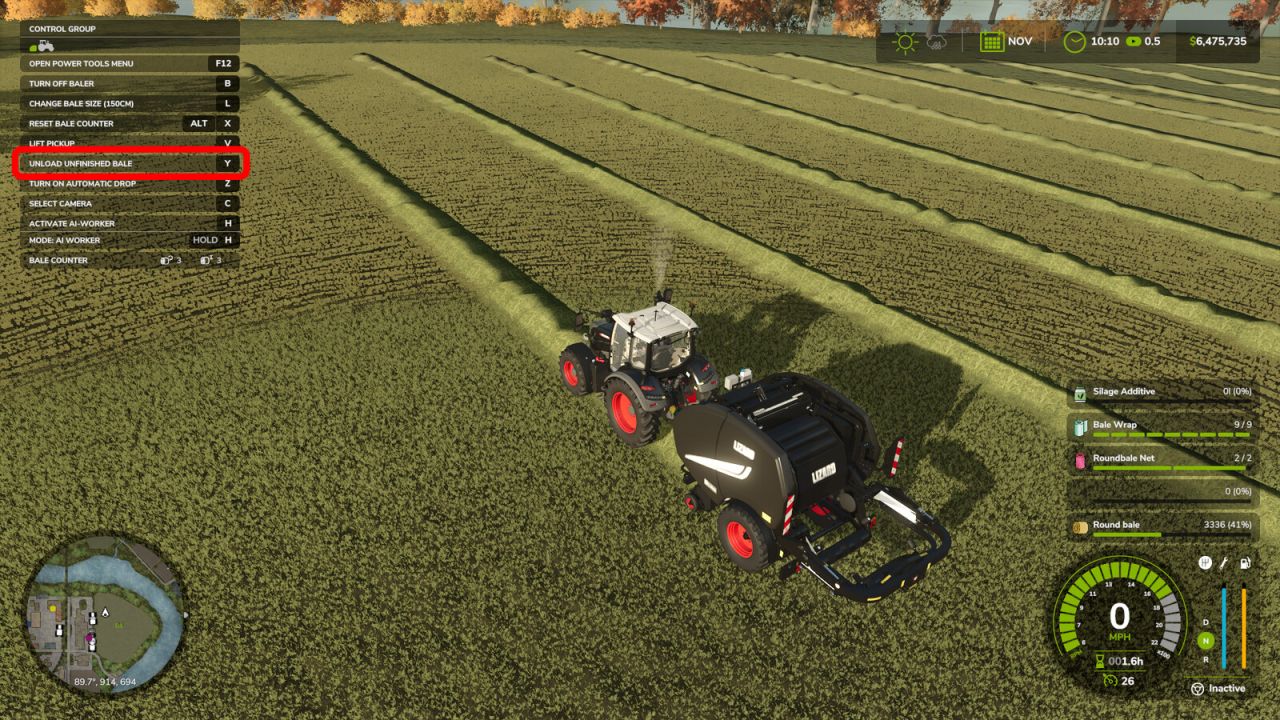Change bale size to 150cm
Viewport: 1280px width, 720px height.
tap(128, 103)
